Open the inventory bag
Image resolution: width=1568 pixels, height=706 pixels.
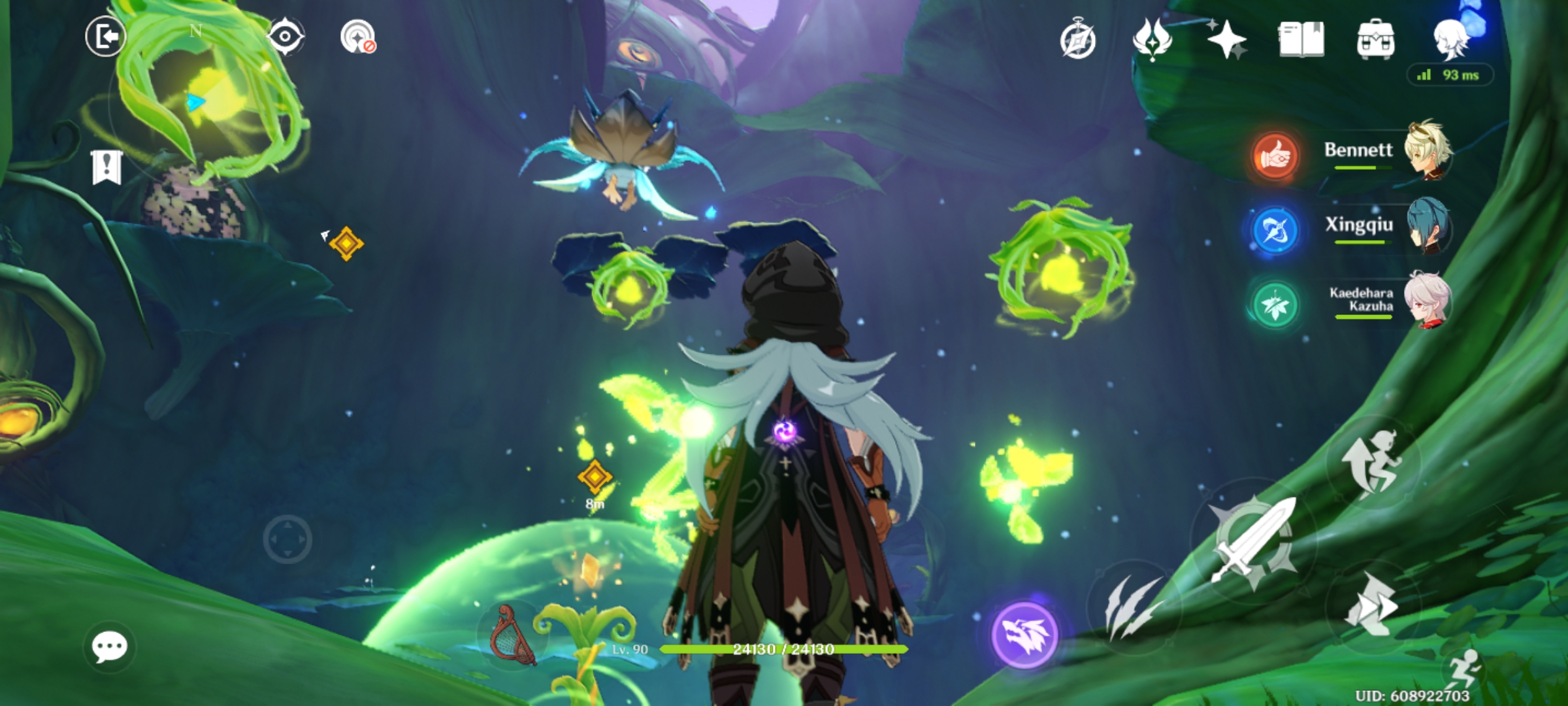1376,41
